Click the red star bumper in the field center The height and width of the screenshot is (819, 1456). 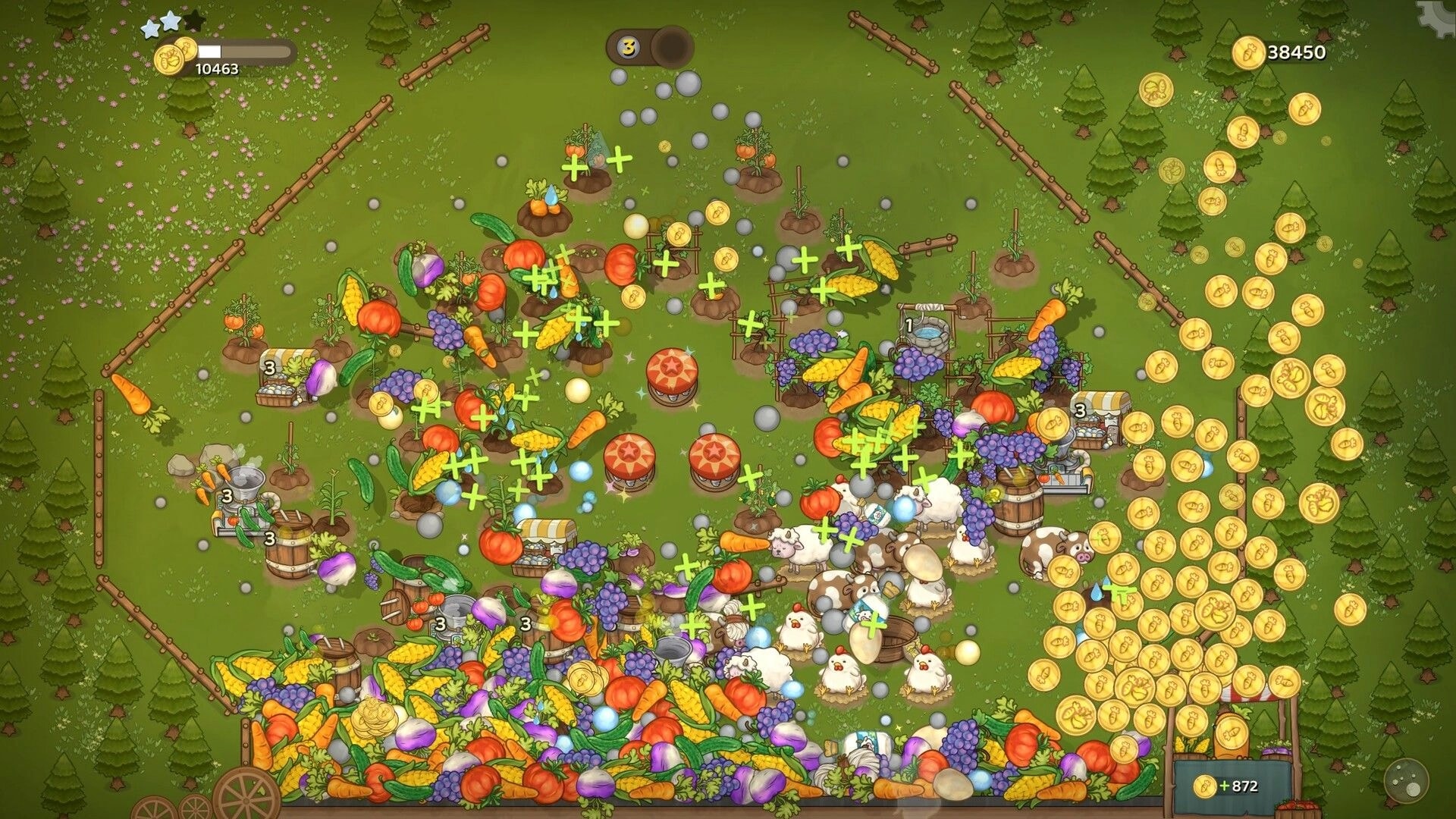click(x=671, y=369)
